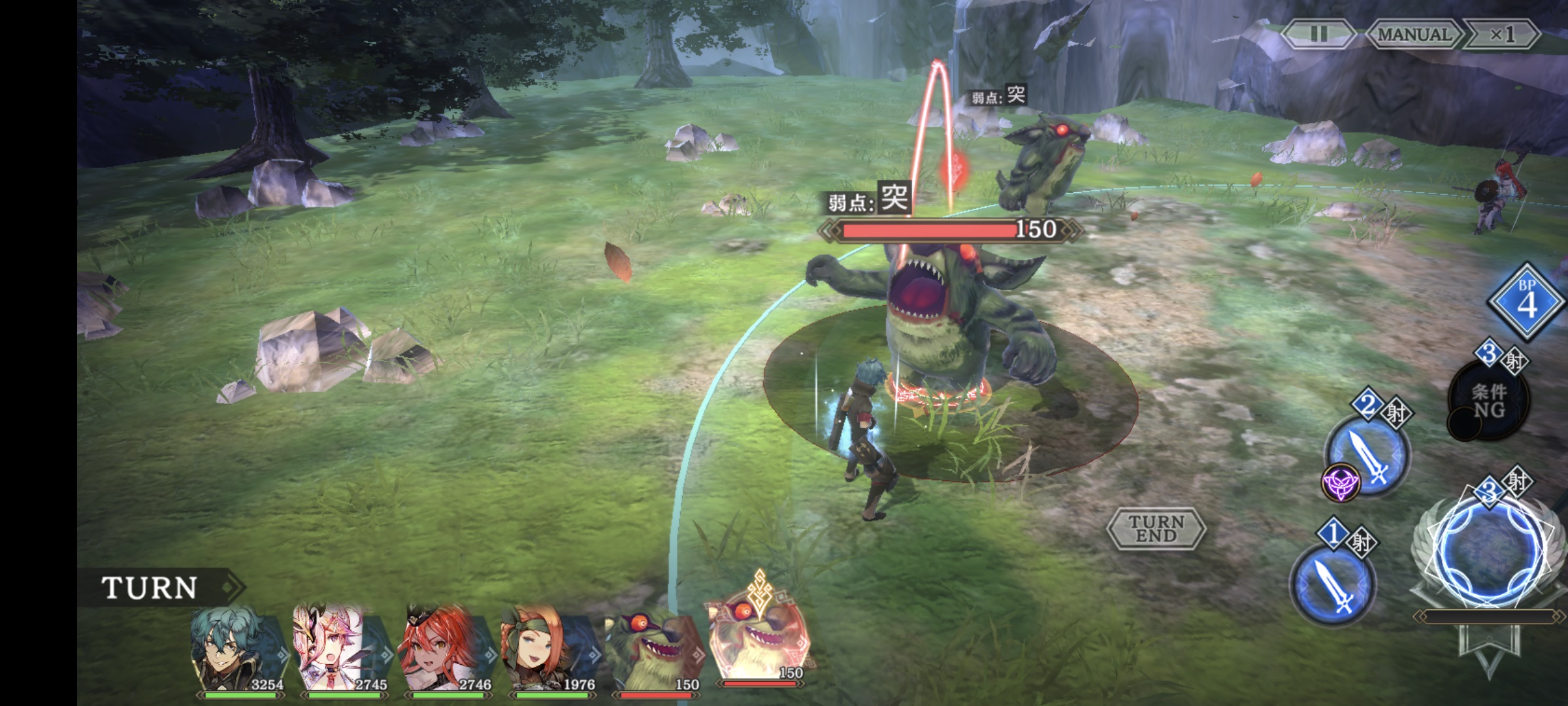The image size is (1568, 706).
Task: Select the red-haired woman turn portrait
Action: pos(445,648)
